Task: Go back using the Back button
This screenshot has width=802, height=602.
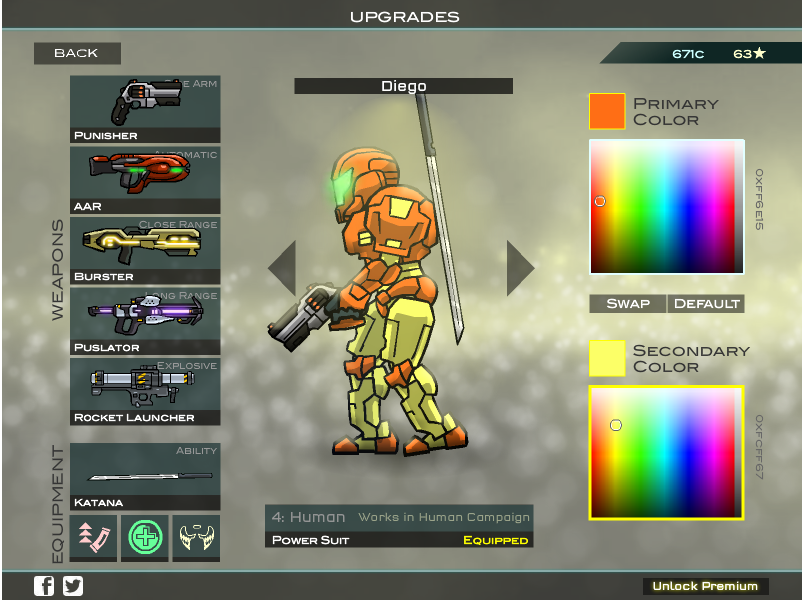Action: click(77, 53)
